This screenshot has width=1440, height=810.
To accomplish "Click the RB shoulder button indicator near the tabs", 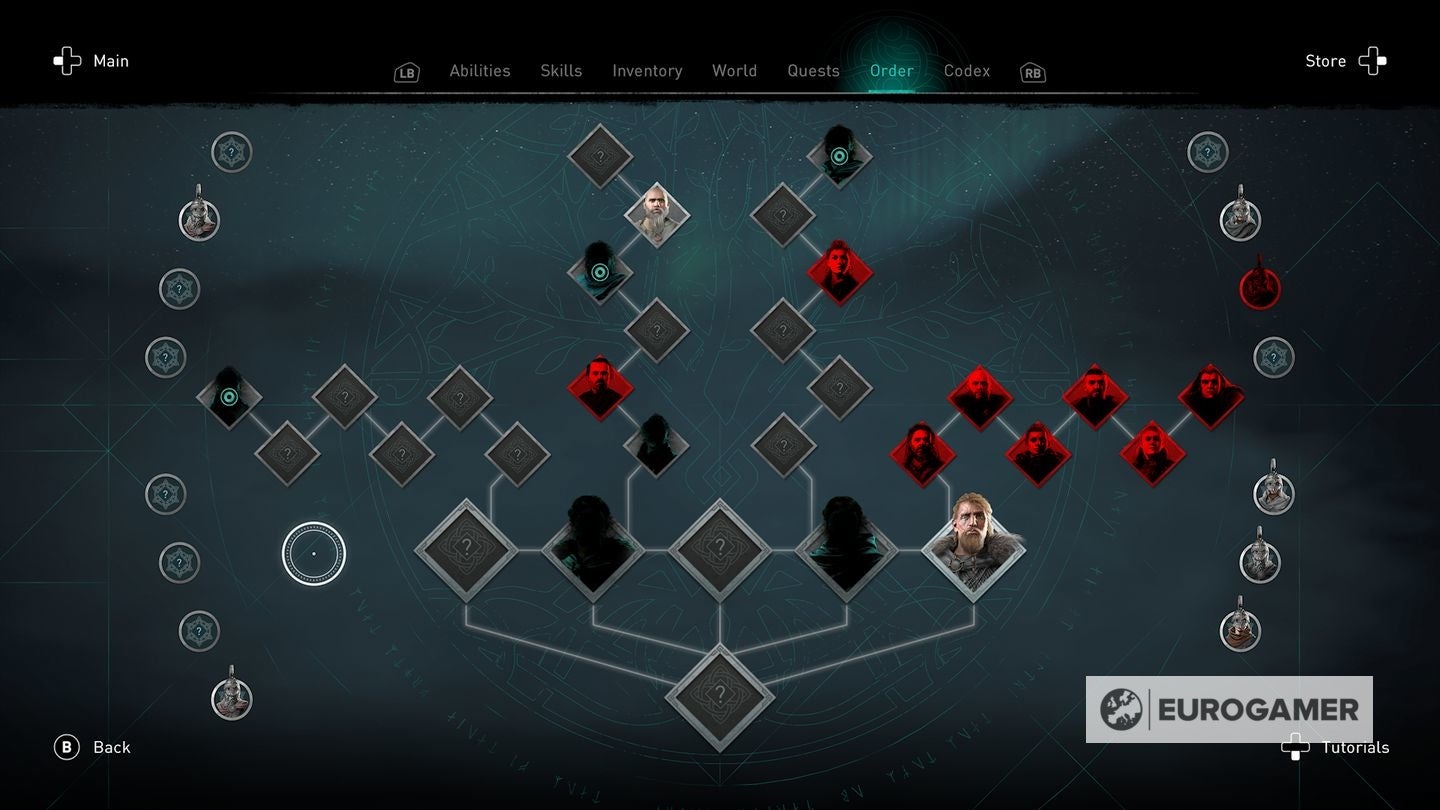I will (1032, 72).
